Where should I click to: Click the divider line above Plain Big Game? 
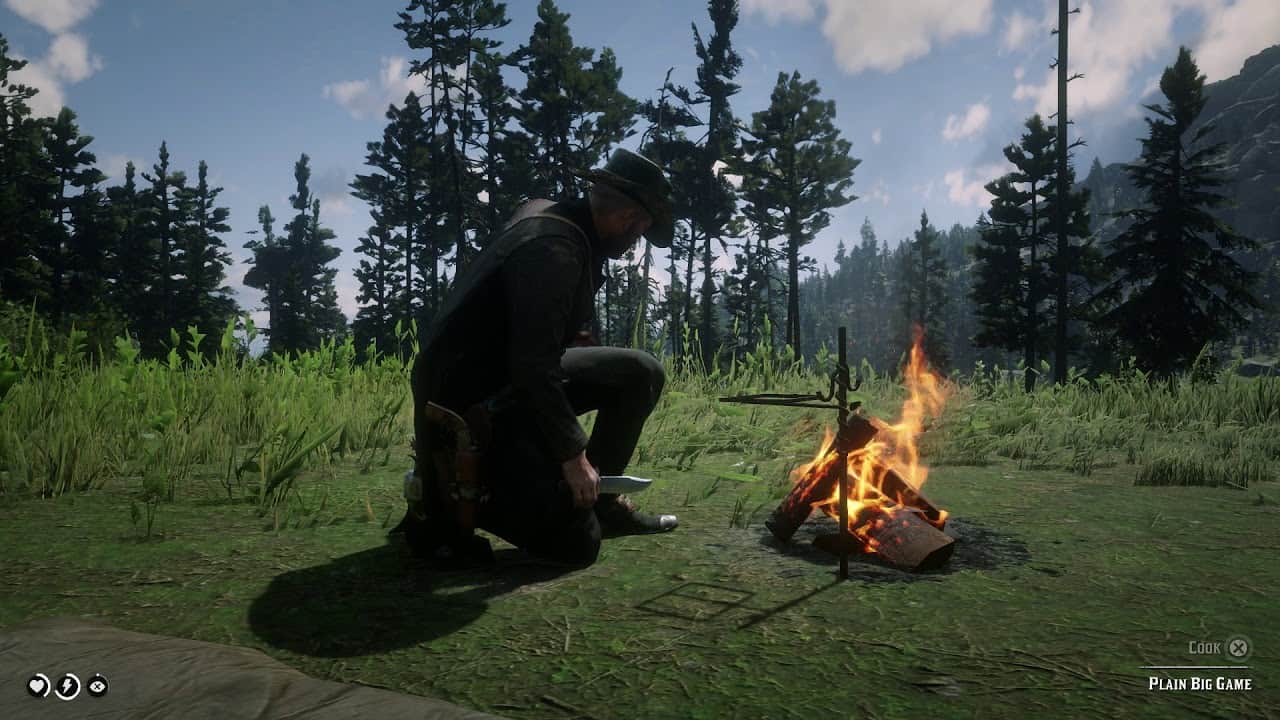(1194, 667)
